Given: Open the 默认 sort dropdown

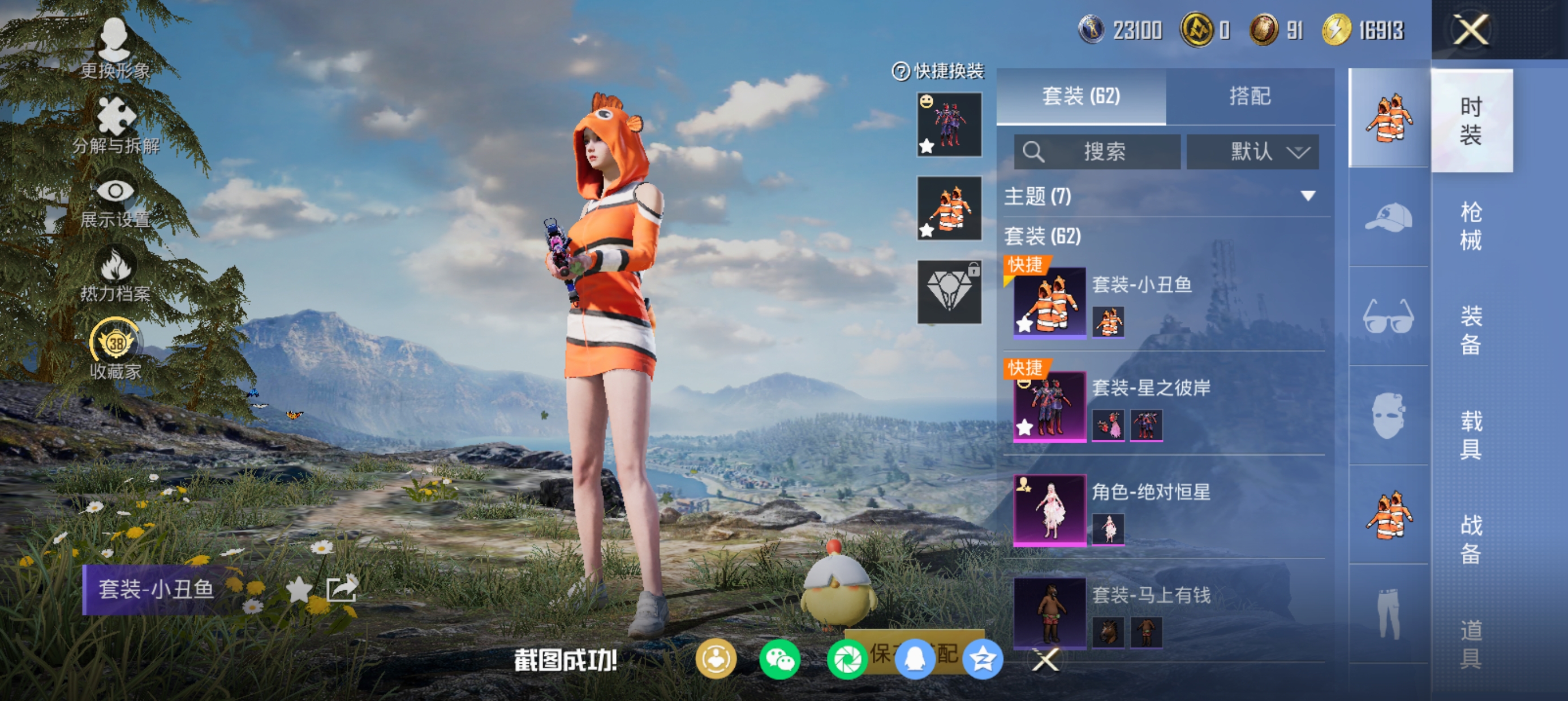Looking at the screenshot, I should pos(1253,152).
